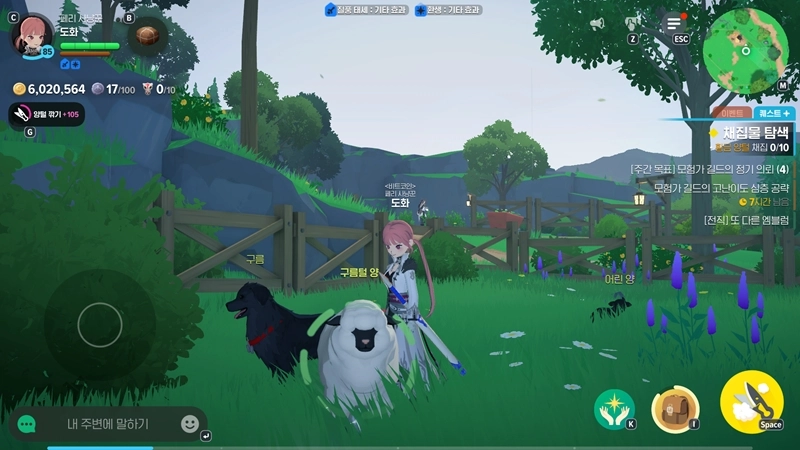Open the 모험가 길드의 고난이도 심층 공략 entry

tap(720, 187)
